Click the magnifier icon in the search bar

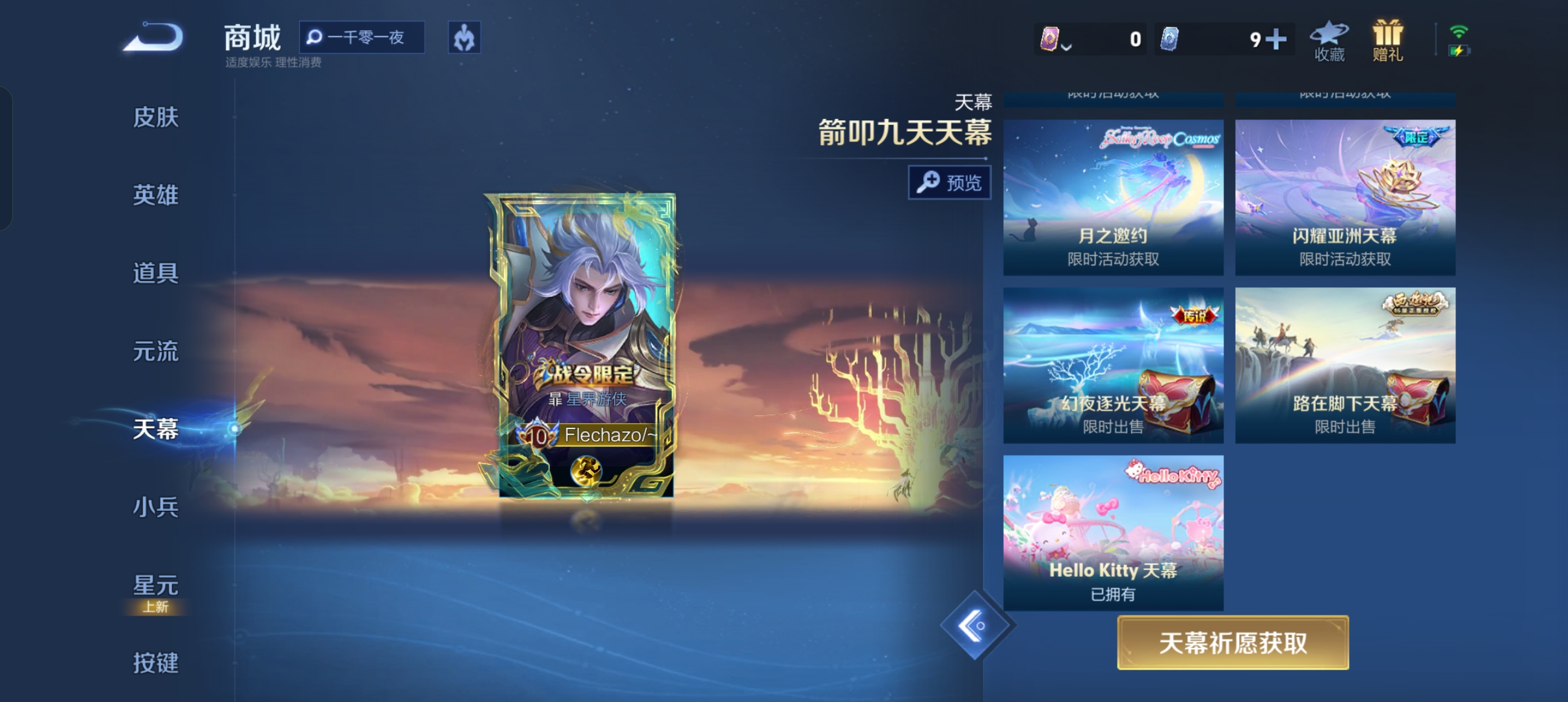coord(315,38)
